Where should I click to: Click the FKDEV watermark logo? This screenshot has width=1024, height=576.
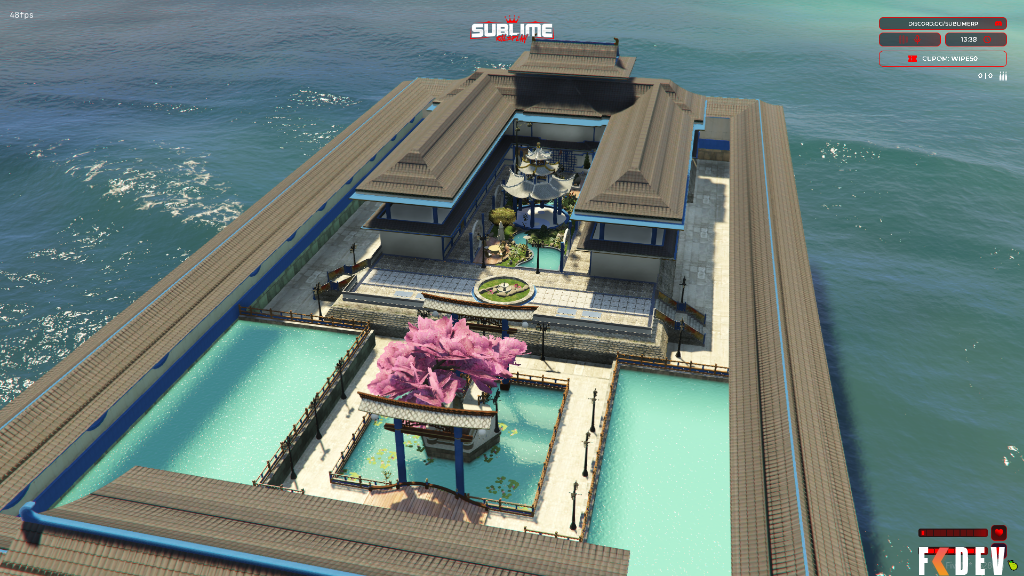click(x=960, y=561)
